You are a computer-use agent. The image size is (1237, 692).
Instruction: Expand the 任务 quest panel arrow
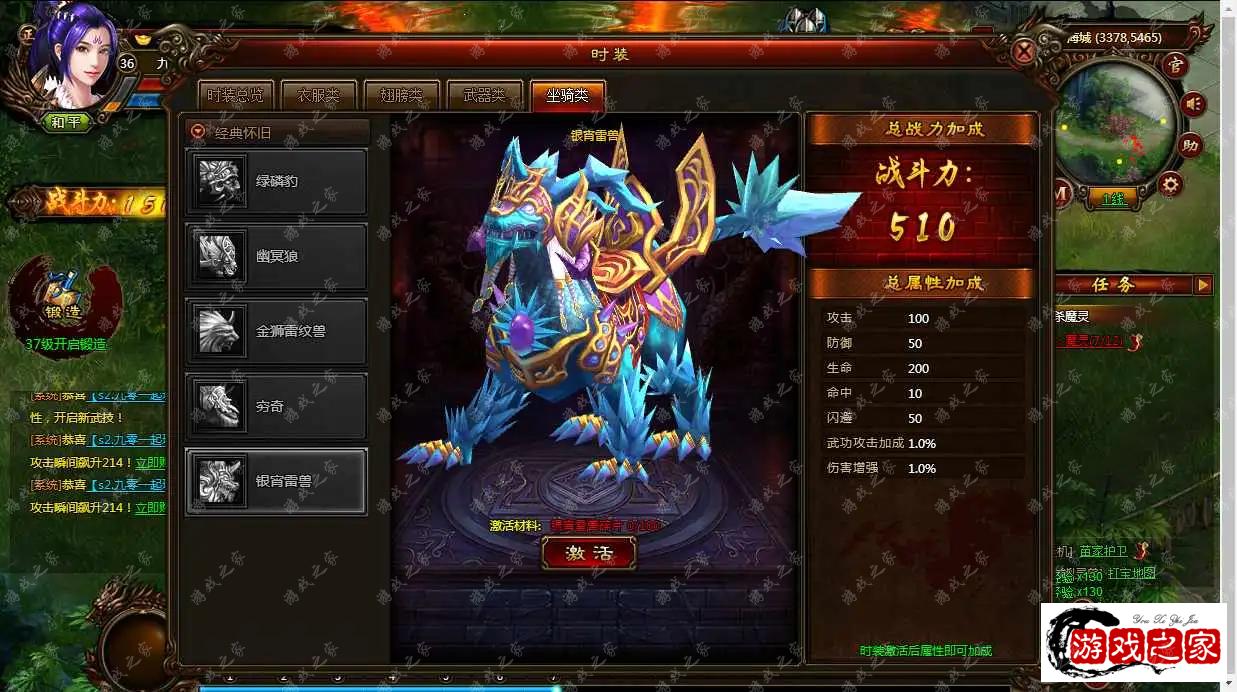click(x=1203, y=285)
